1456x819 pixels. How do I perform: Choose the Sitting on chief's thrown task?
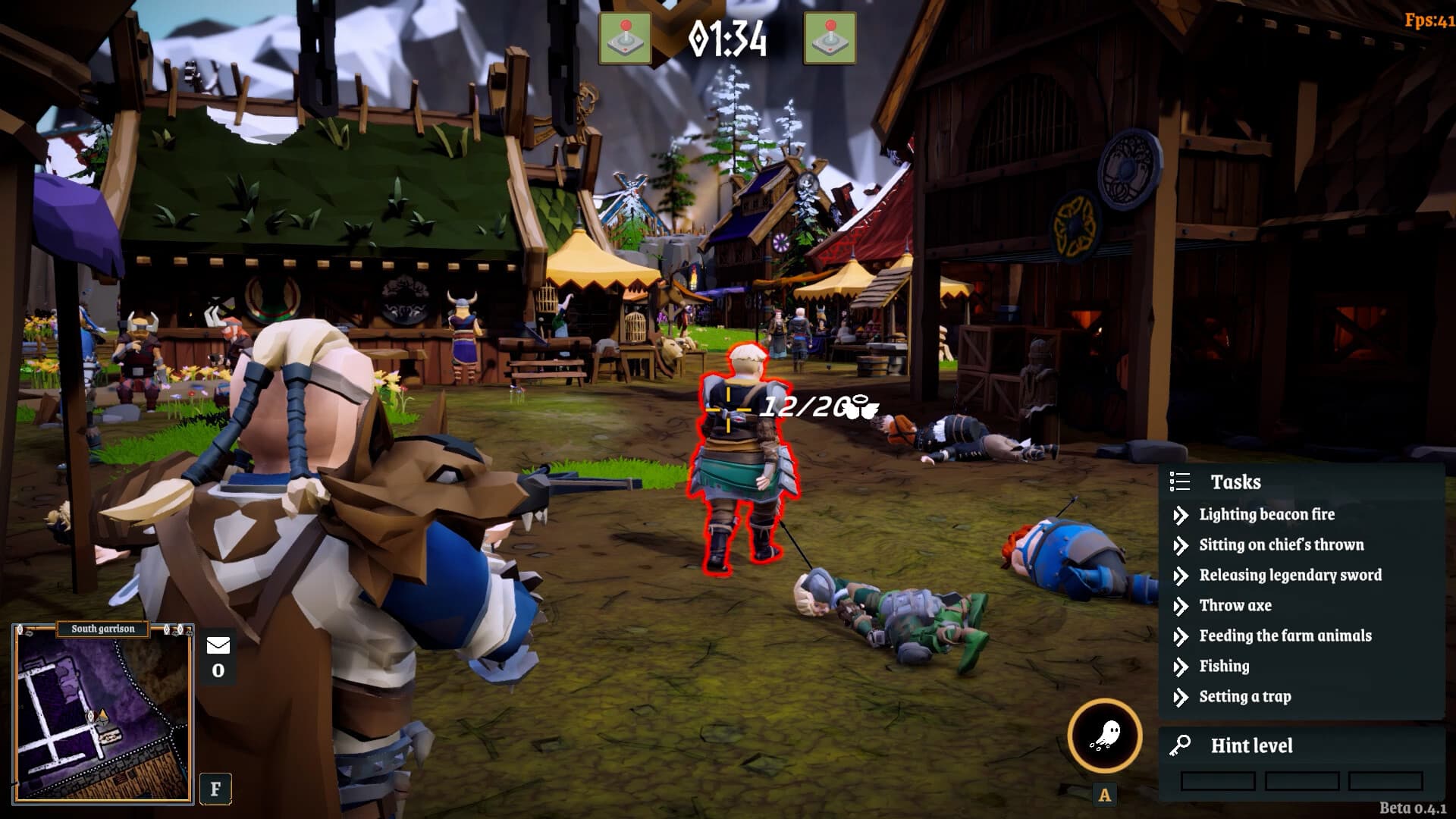click(1281, 545)
